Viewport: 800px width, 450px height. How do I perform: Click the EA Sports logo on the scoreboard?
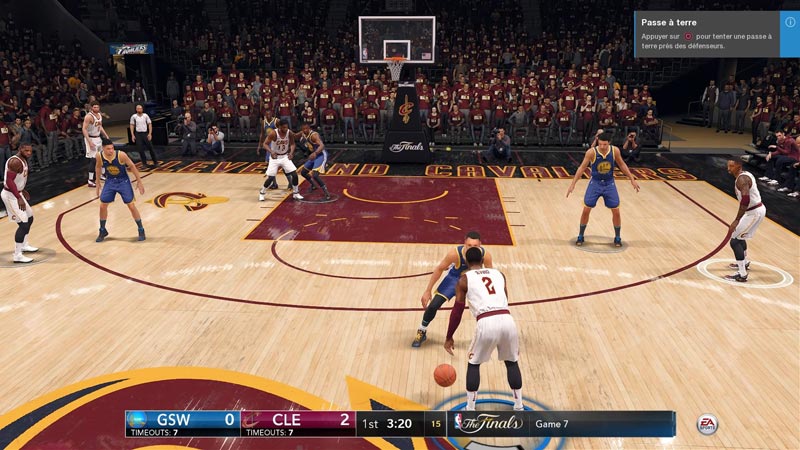pyautogui.click(x=707, y=424)
